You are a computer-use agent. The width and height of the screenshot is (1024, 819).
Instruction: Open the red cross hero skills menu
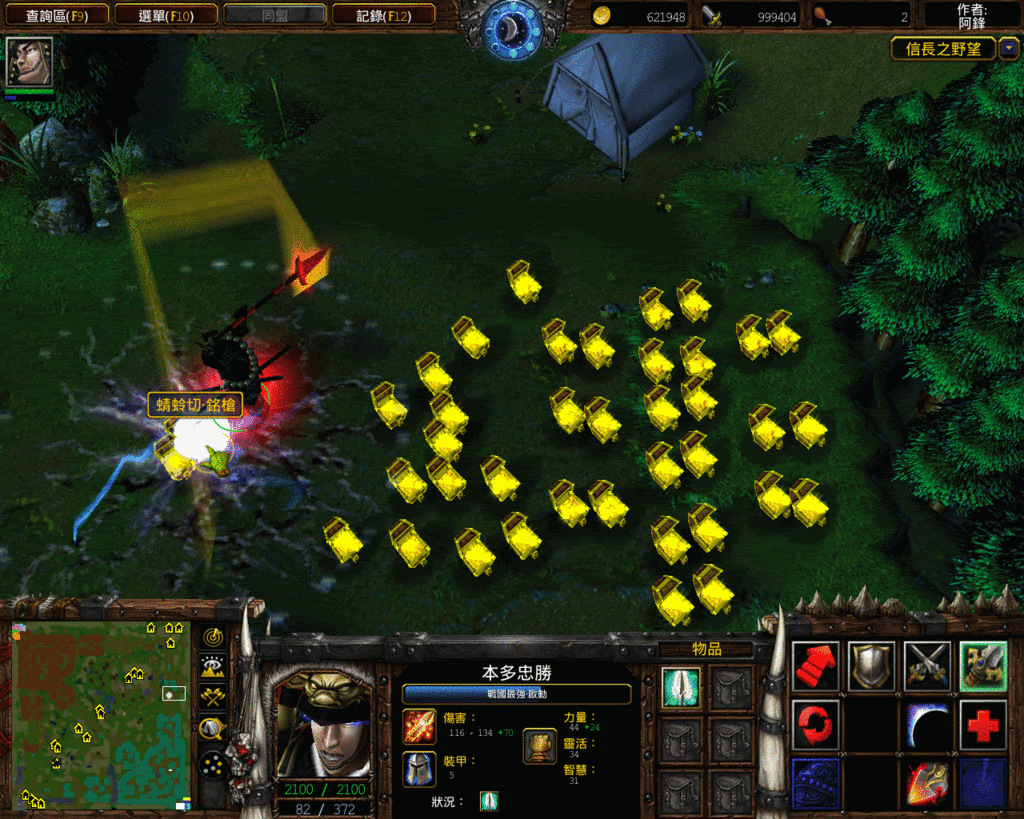pyautogui.click(x=983, y=725)
